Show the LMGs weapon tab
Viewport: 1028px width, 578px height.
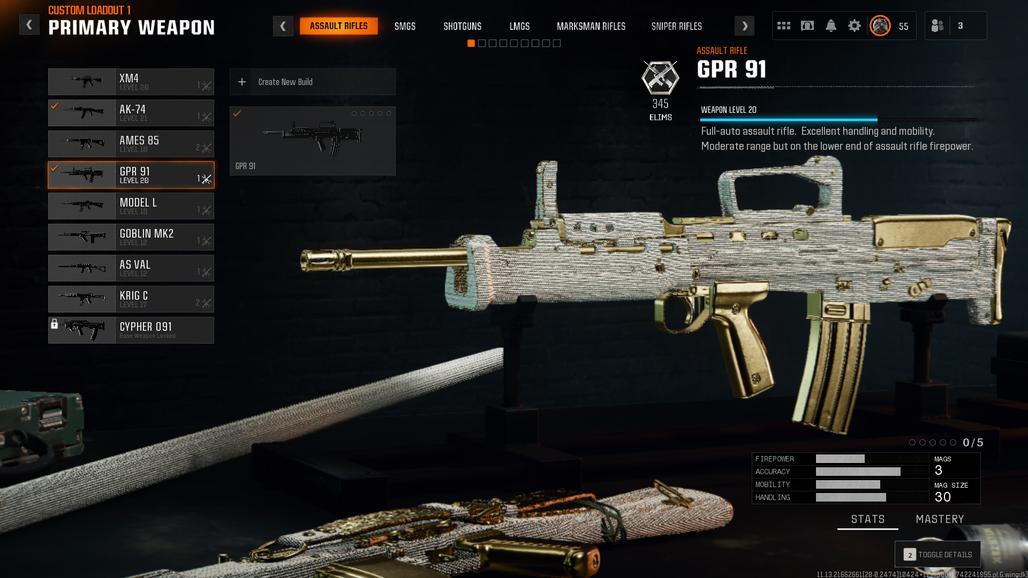(519, 26)
